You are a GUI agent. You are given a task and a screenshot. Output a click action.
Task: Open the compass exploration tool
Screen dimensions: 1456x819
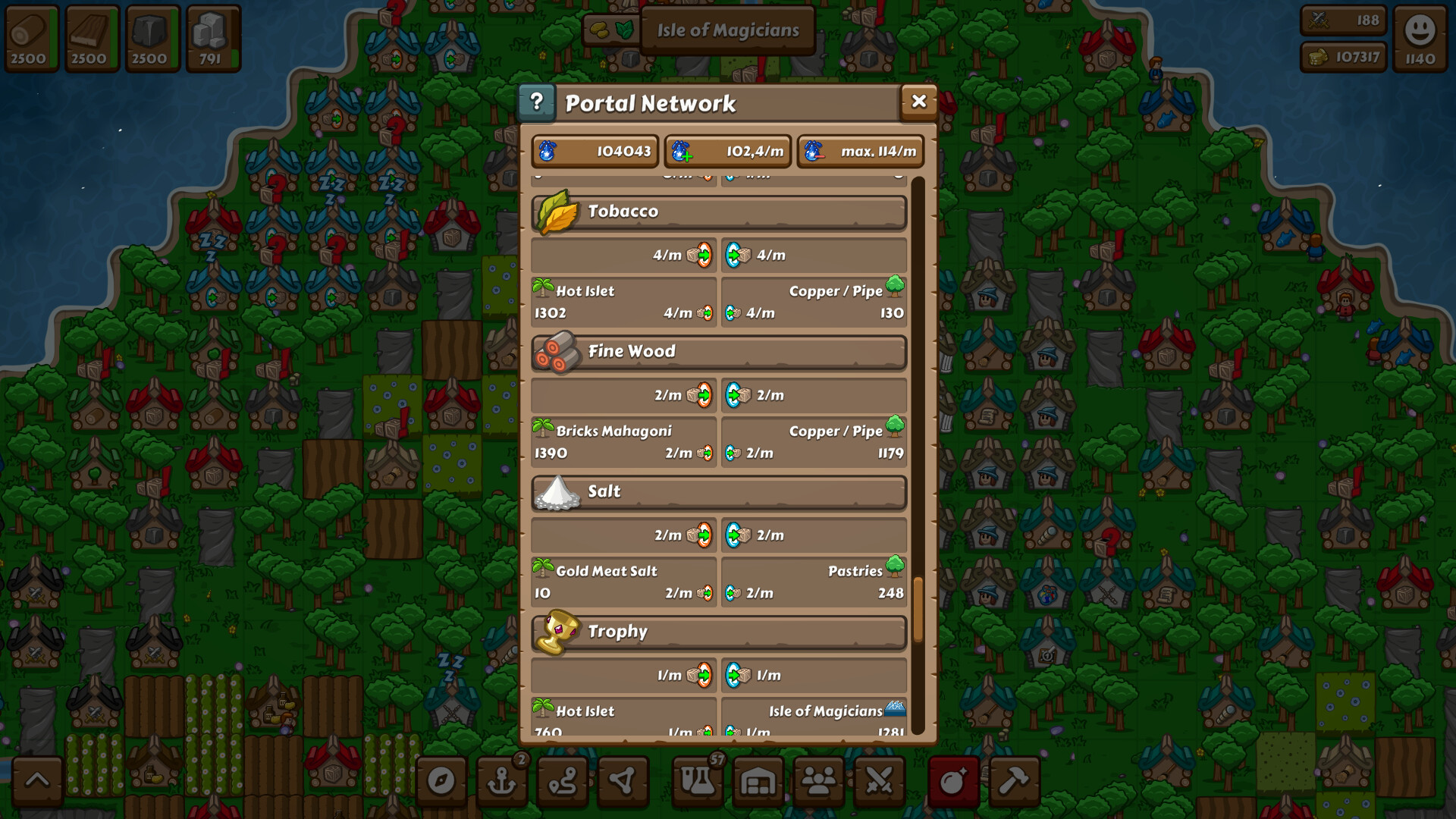[x=442, y=781]
